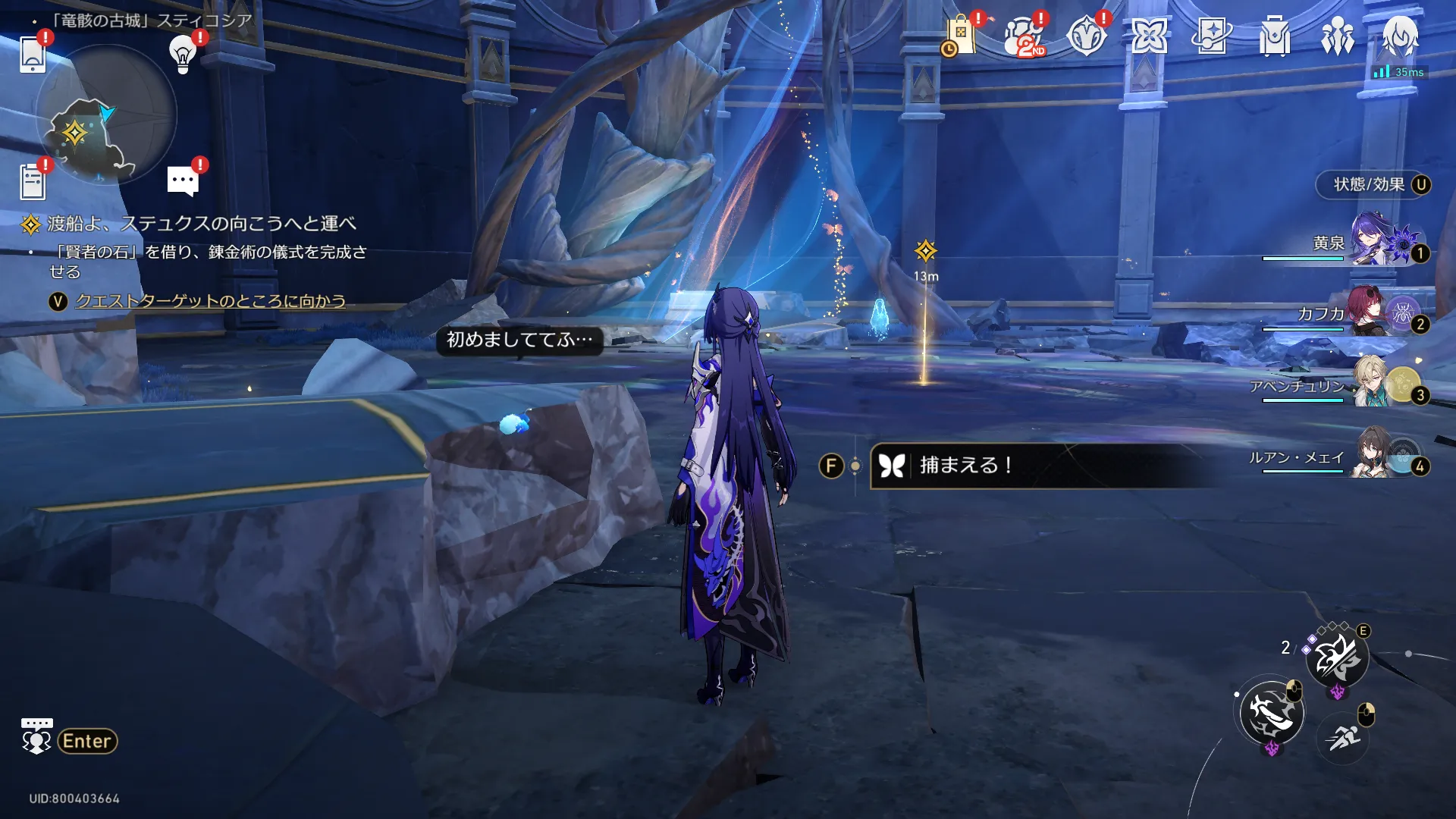Use the basic attack icon

pos(1272,713)
